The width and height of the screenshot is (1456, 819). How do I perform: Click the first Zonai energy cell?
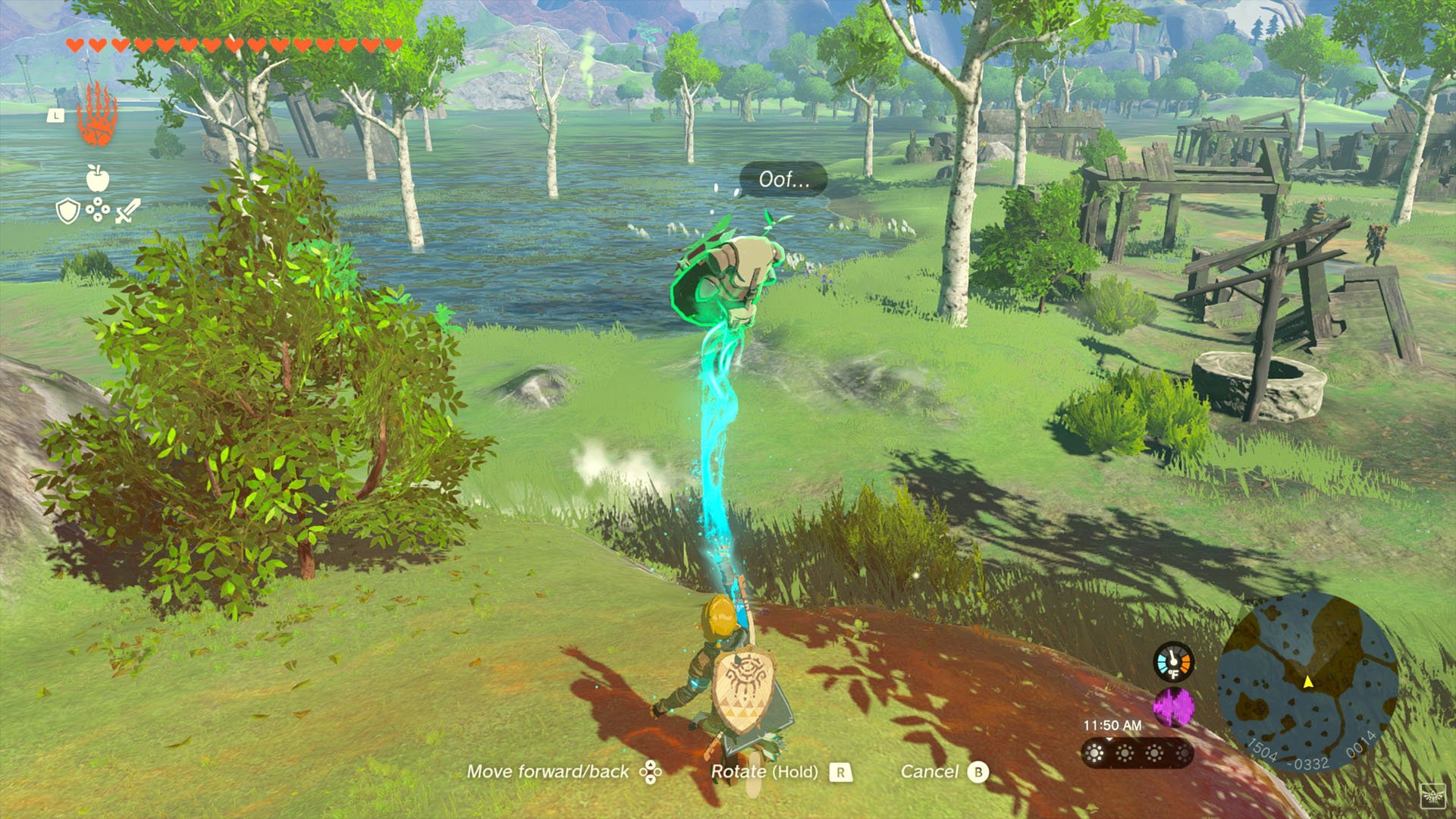[x=1094, y=754]
